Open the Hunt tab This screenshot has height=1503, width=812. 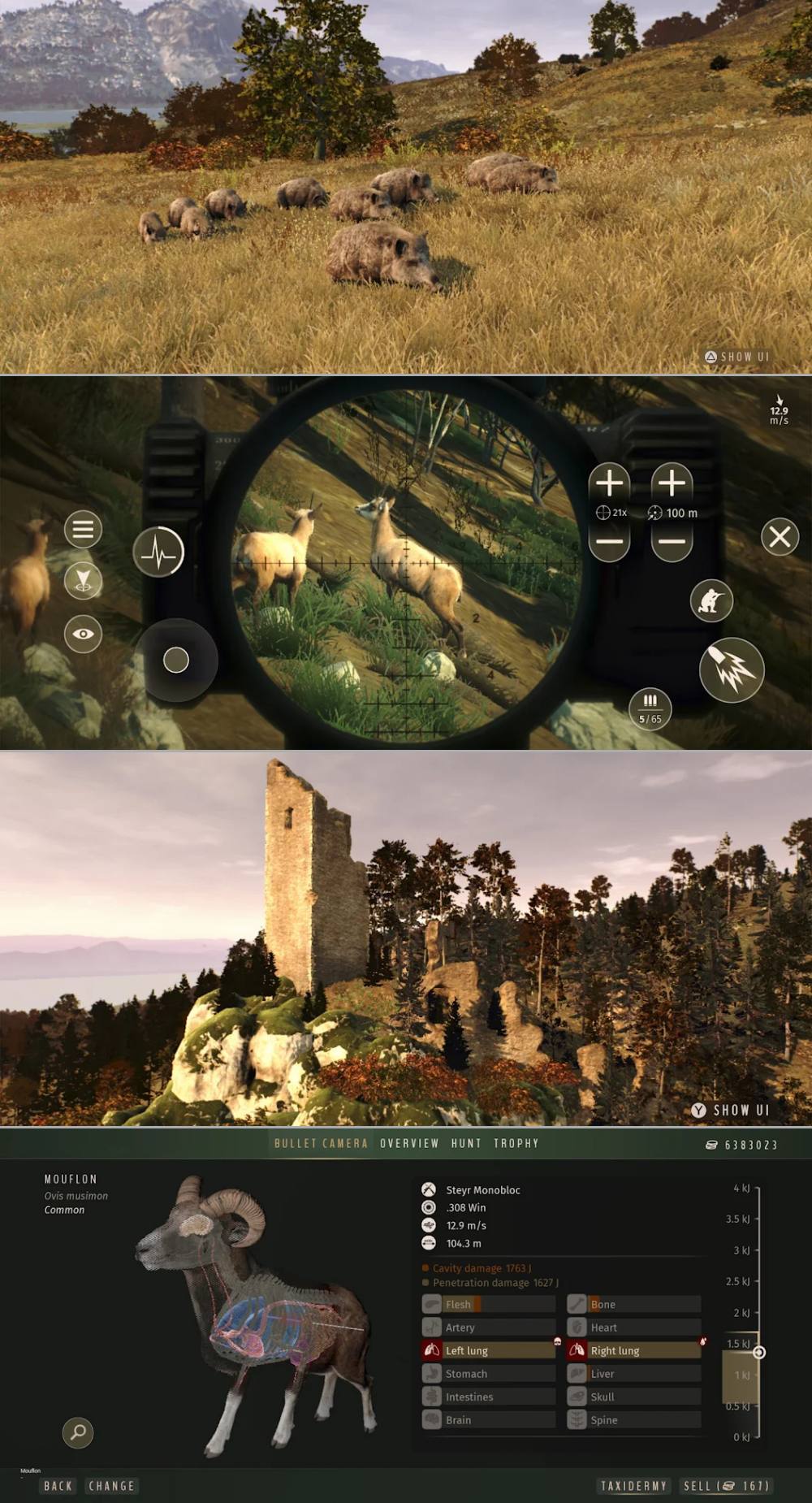pyautogui.click(x=466, y=1143)
